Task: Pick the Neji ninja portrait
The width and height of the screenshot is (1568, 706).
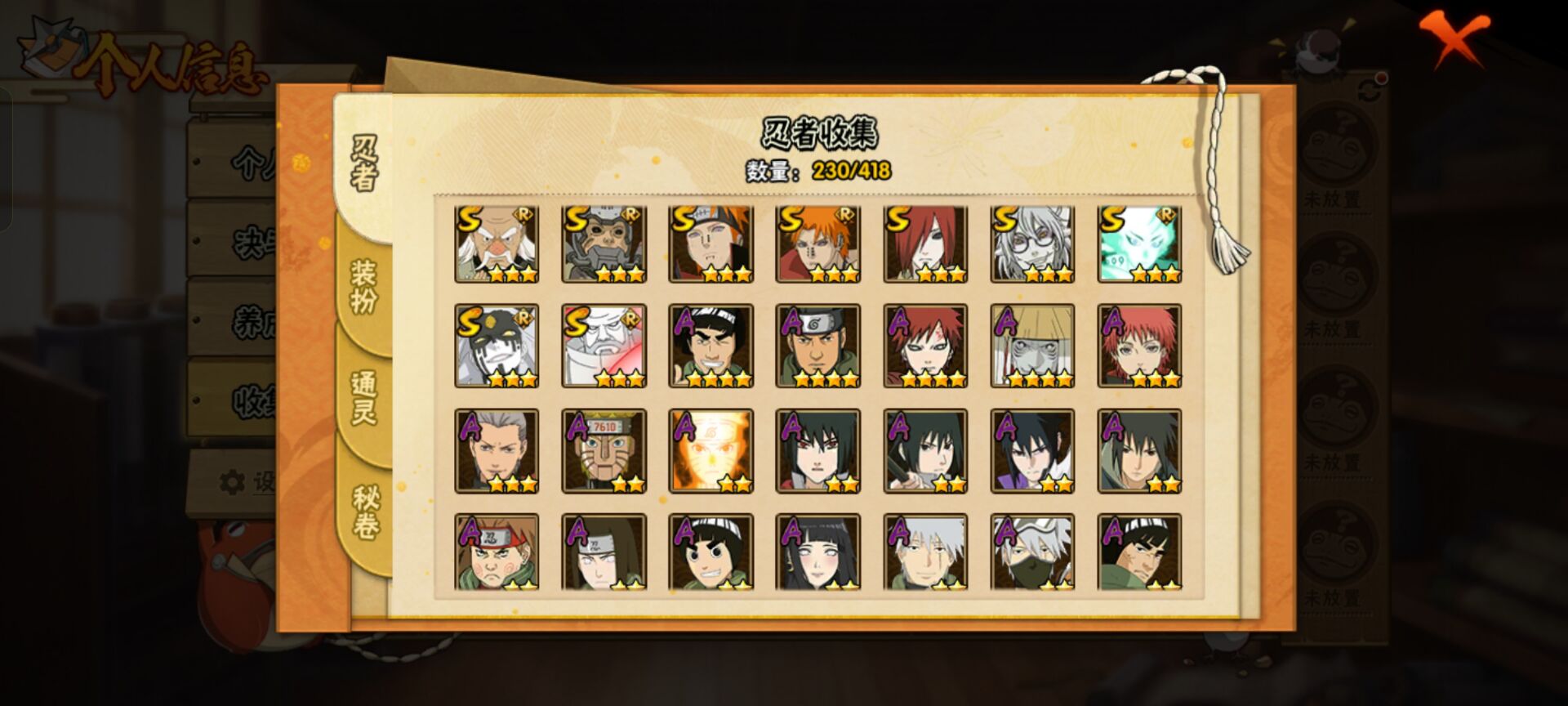Action: [604, 552]
